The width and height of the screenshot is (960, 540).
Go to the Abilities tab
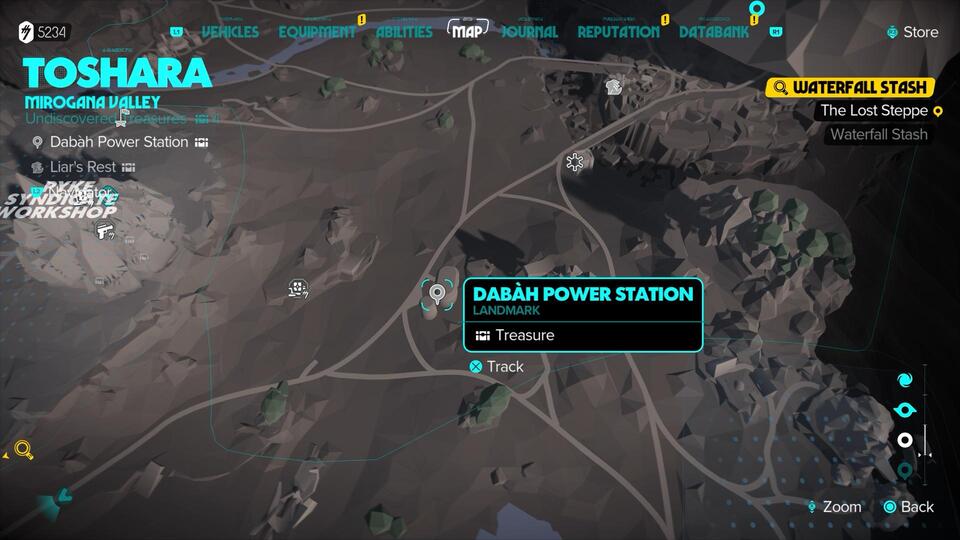tap(404, 32)
